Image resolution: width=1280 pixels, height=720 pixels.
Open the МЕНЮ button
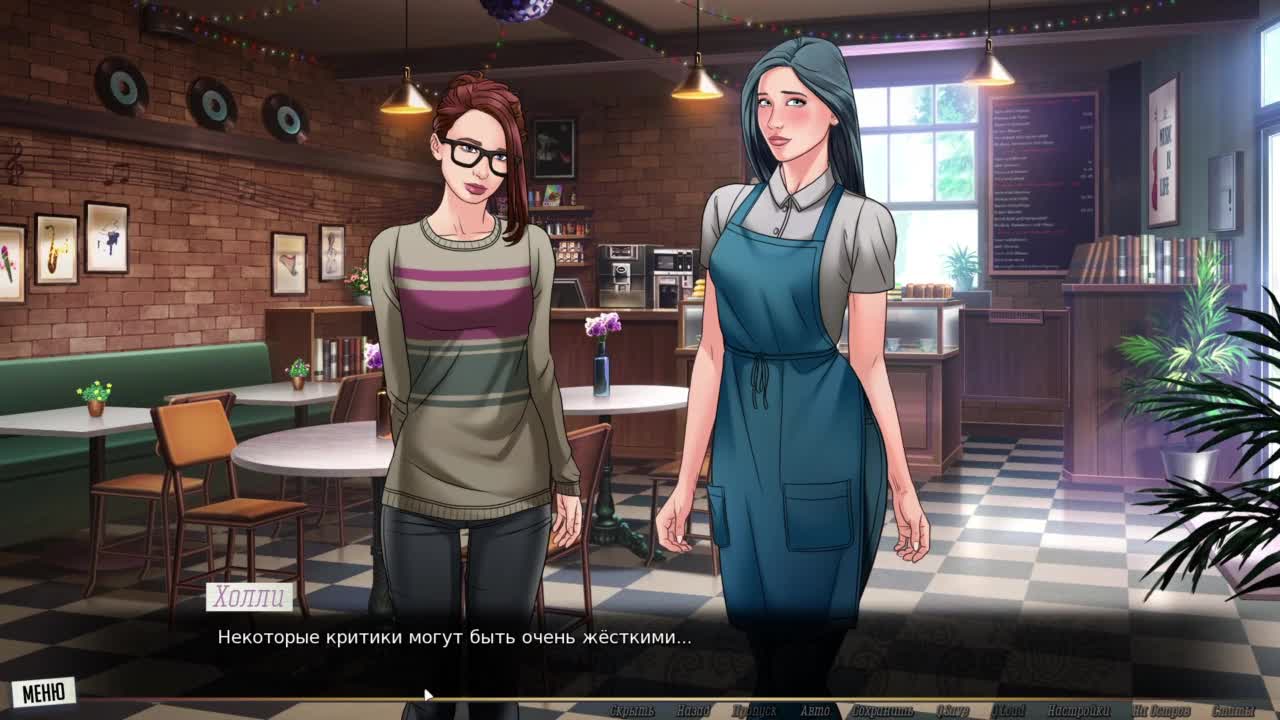click(x=44, y=692)
